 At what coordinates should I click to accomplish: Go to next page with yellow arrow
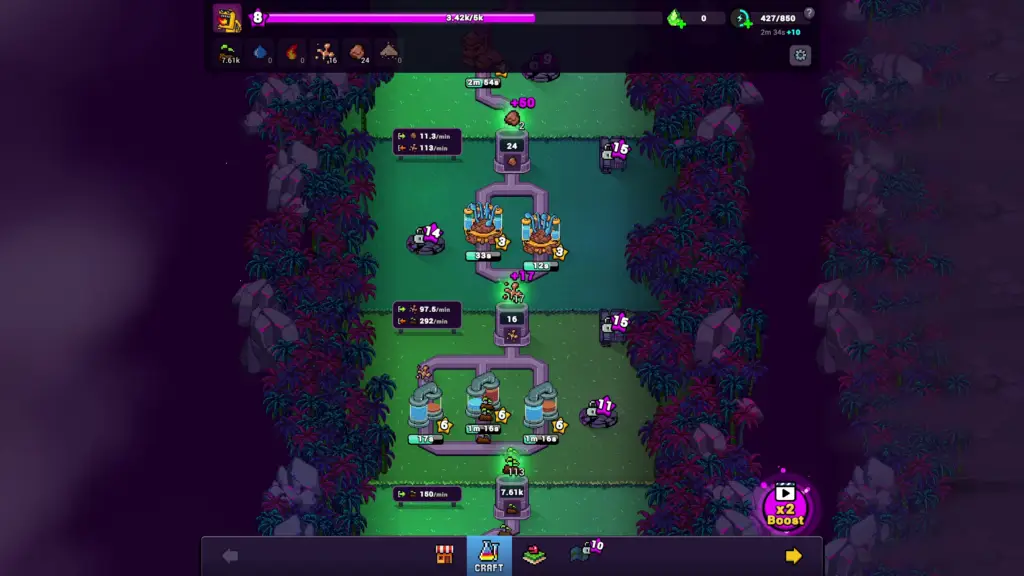(x=793, y=556)
